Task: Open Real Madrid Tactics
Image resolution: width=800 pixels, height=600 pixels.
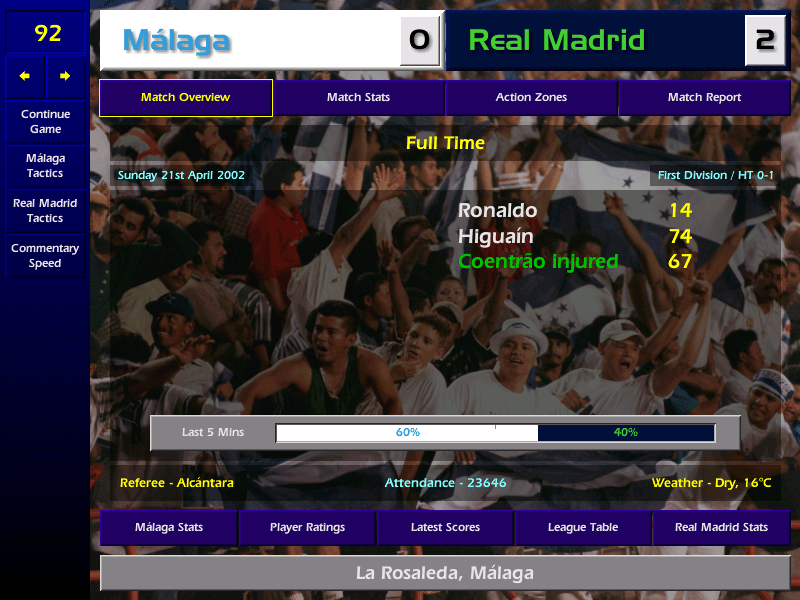Action: tap(45, 211)
